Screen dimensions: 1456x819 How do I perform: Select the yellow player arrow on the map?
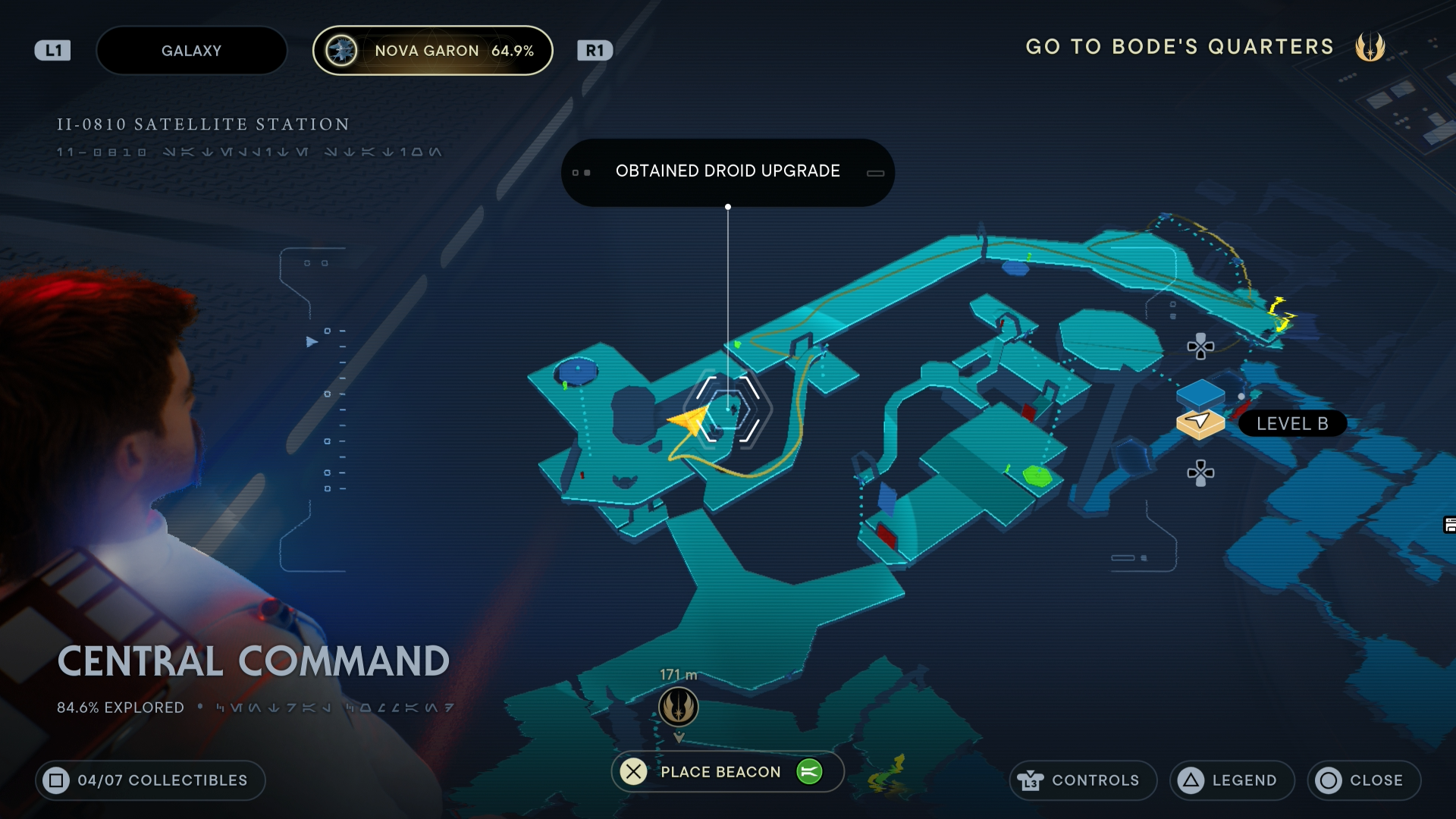pyautogui.click(x=689, y=419)
